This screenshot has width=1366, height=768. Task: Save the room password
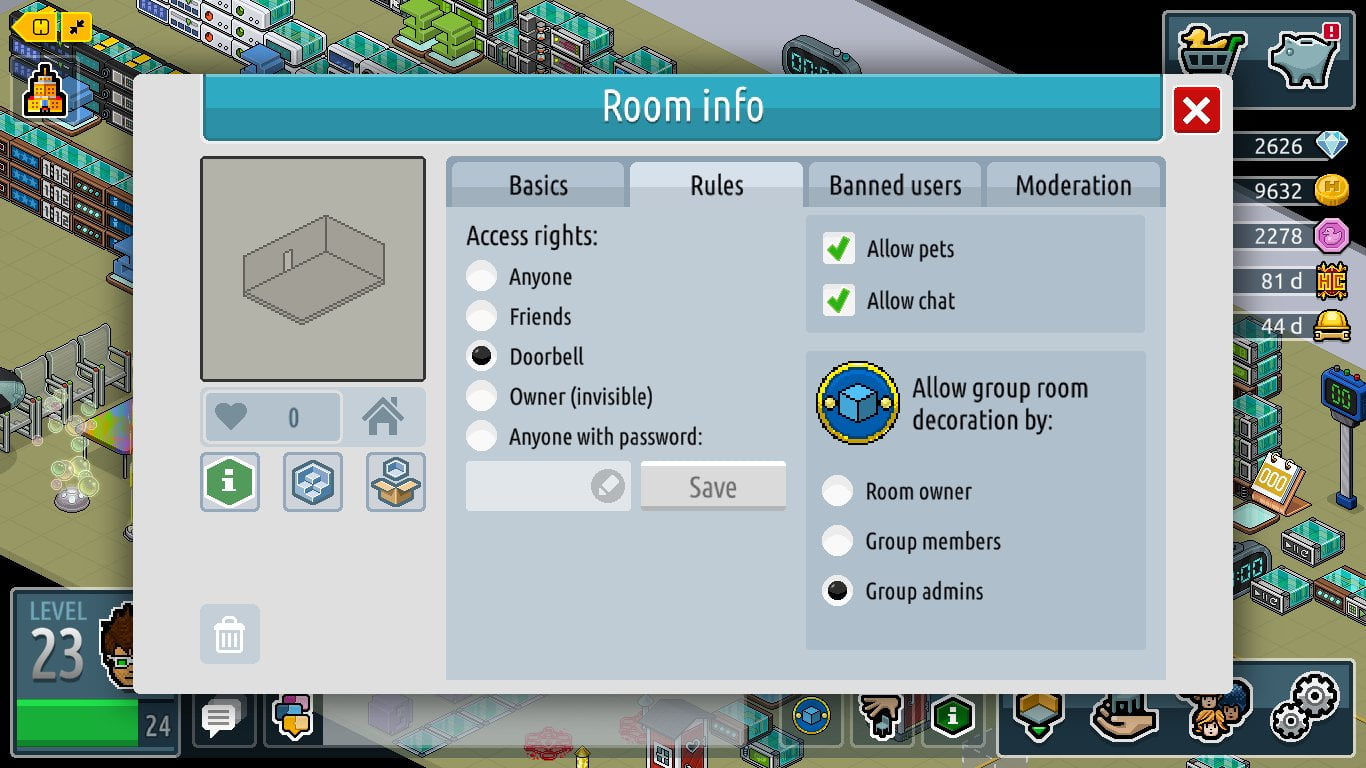[x=712, y=487]
